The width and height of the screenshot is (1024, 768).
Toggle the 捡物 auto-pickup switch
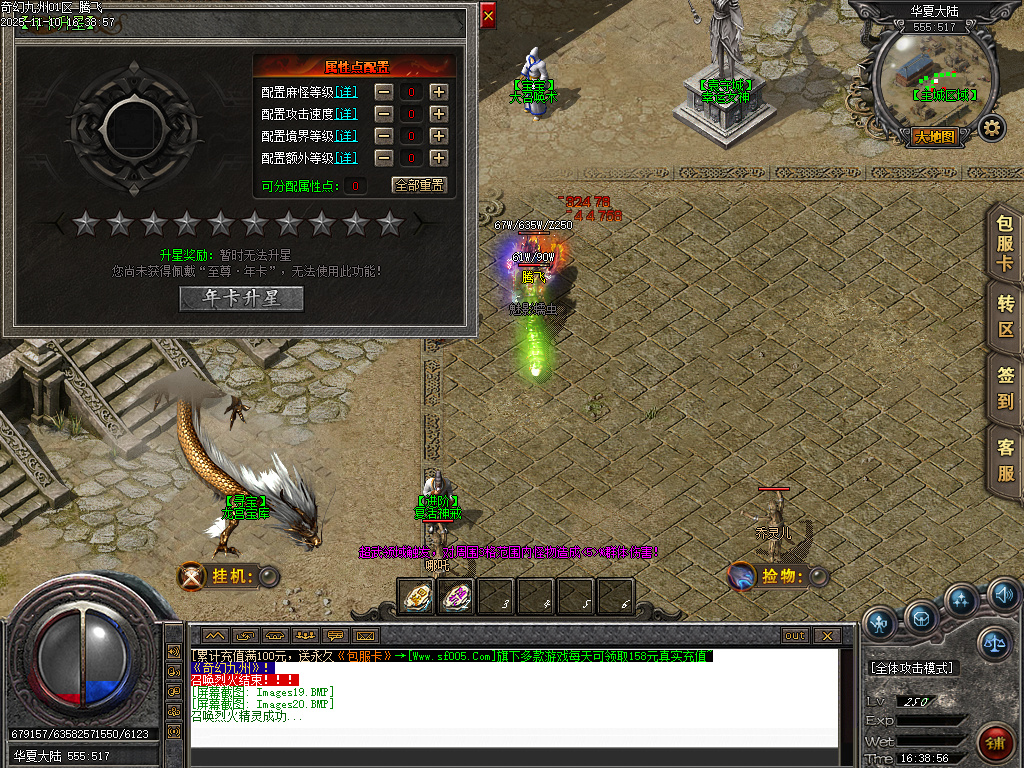coord(819,576)
